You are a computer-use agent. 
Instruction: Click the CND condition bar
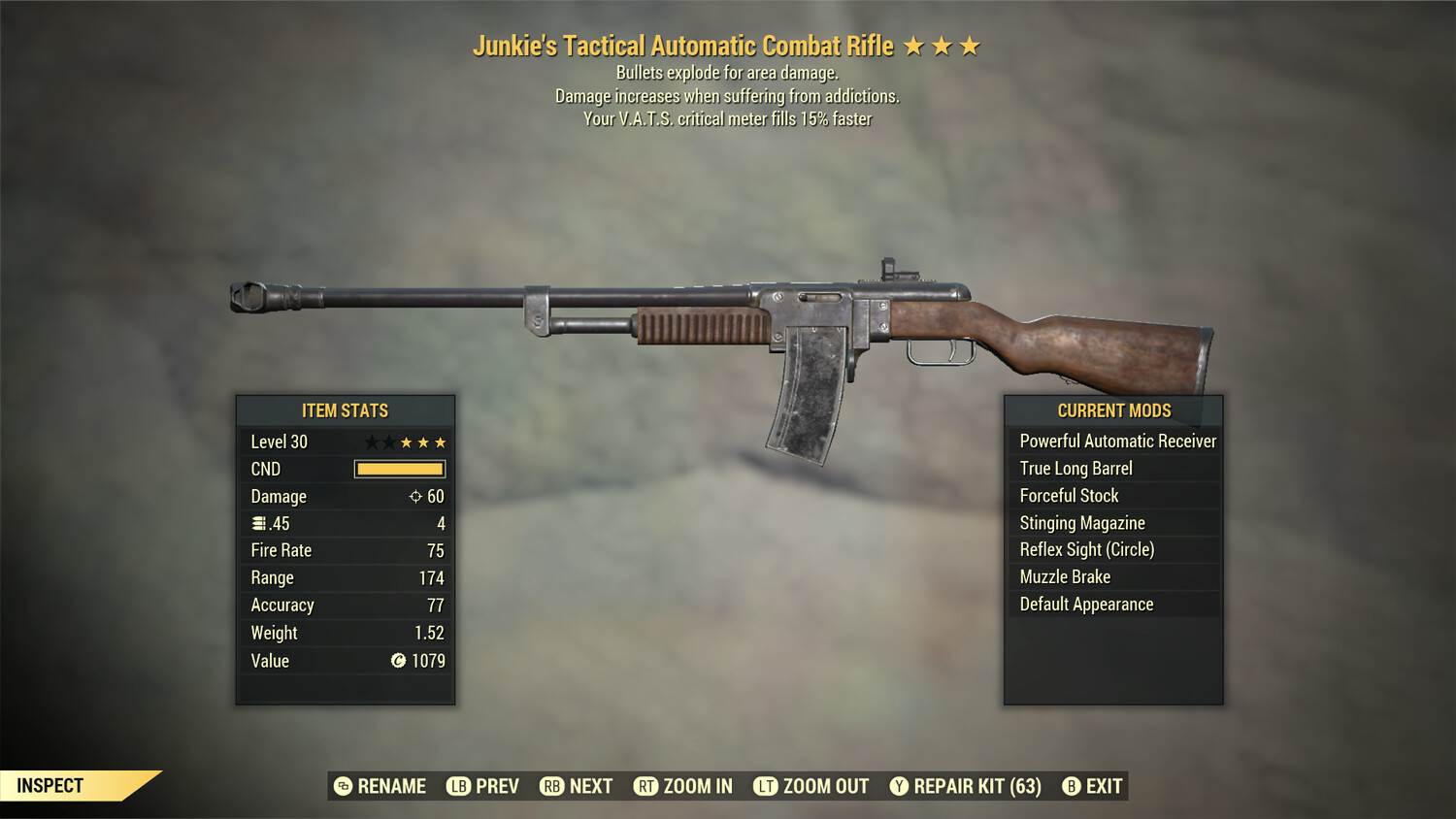pyautogui.click(x=399, y=469)
